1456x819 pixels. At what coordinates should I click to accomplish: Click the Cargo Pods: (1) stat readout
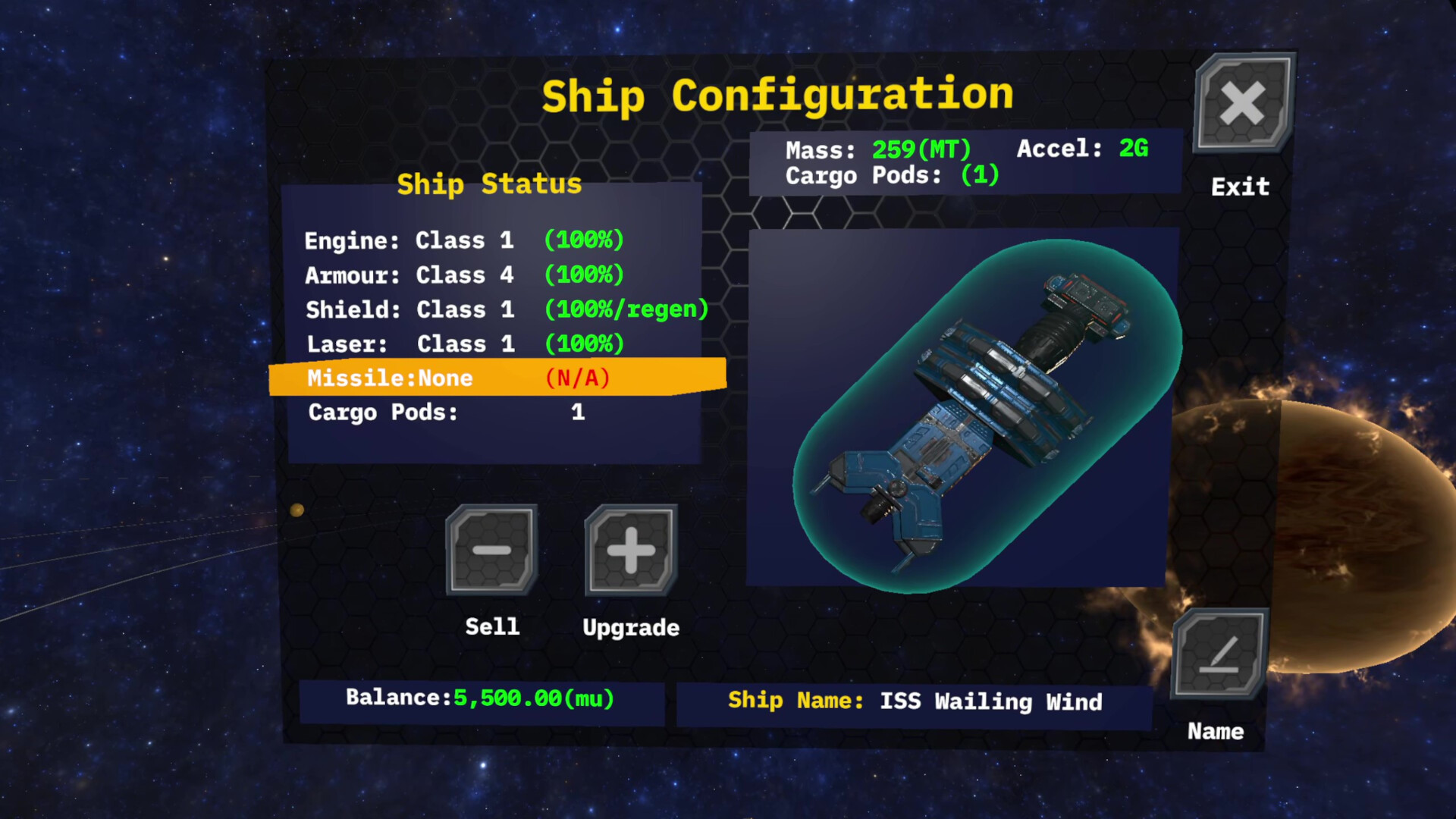(893, 175)
